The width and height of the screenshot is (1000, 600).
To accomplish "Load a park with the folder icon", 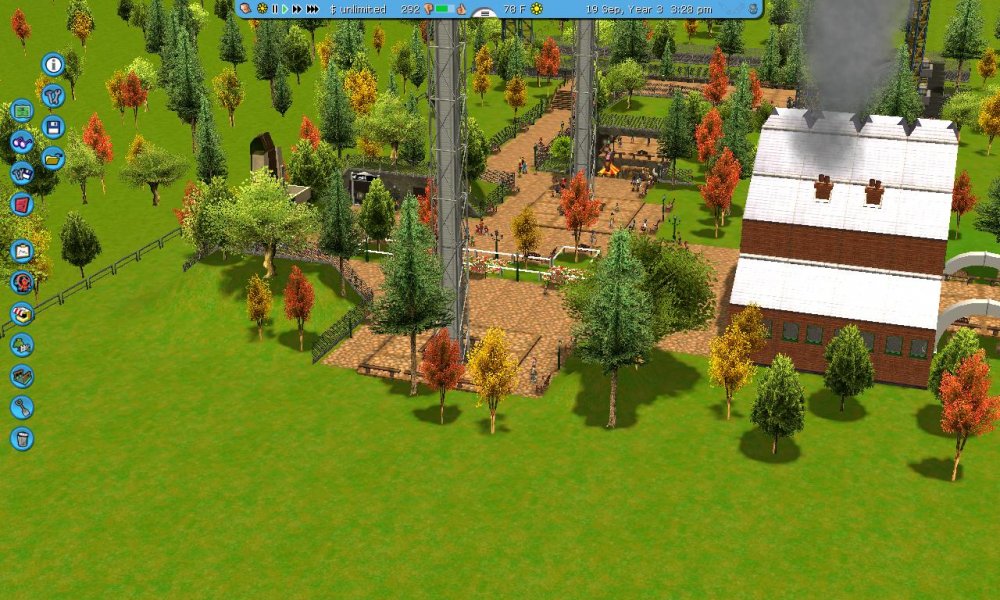I will pos(53,157).
